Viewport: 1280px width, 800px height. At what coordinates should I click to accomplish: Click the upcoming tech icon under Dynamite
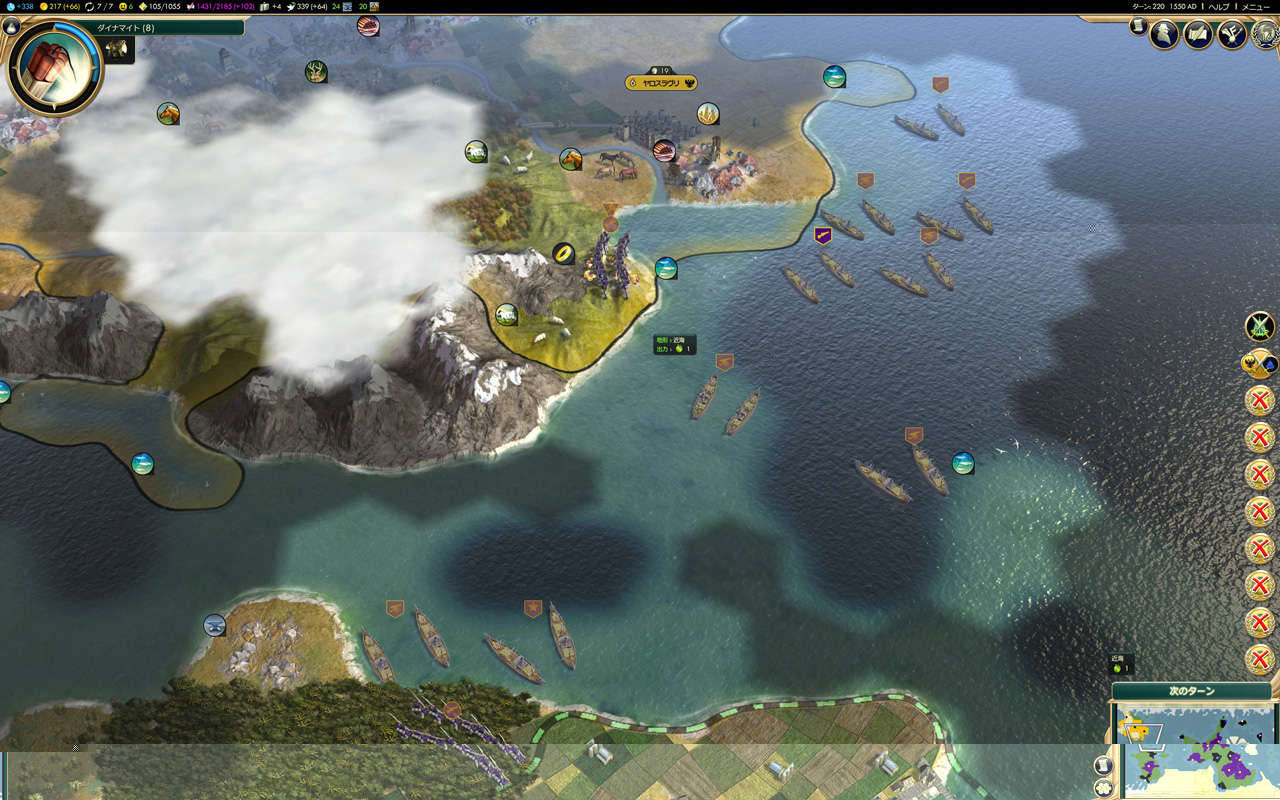pos(118,50)
